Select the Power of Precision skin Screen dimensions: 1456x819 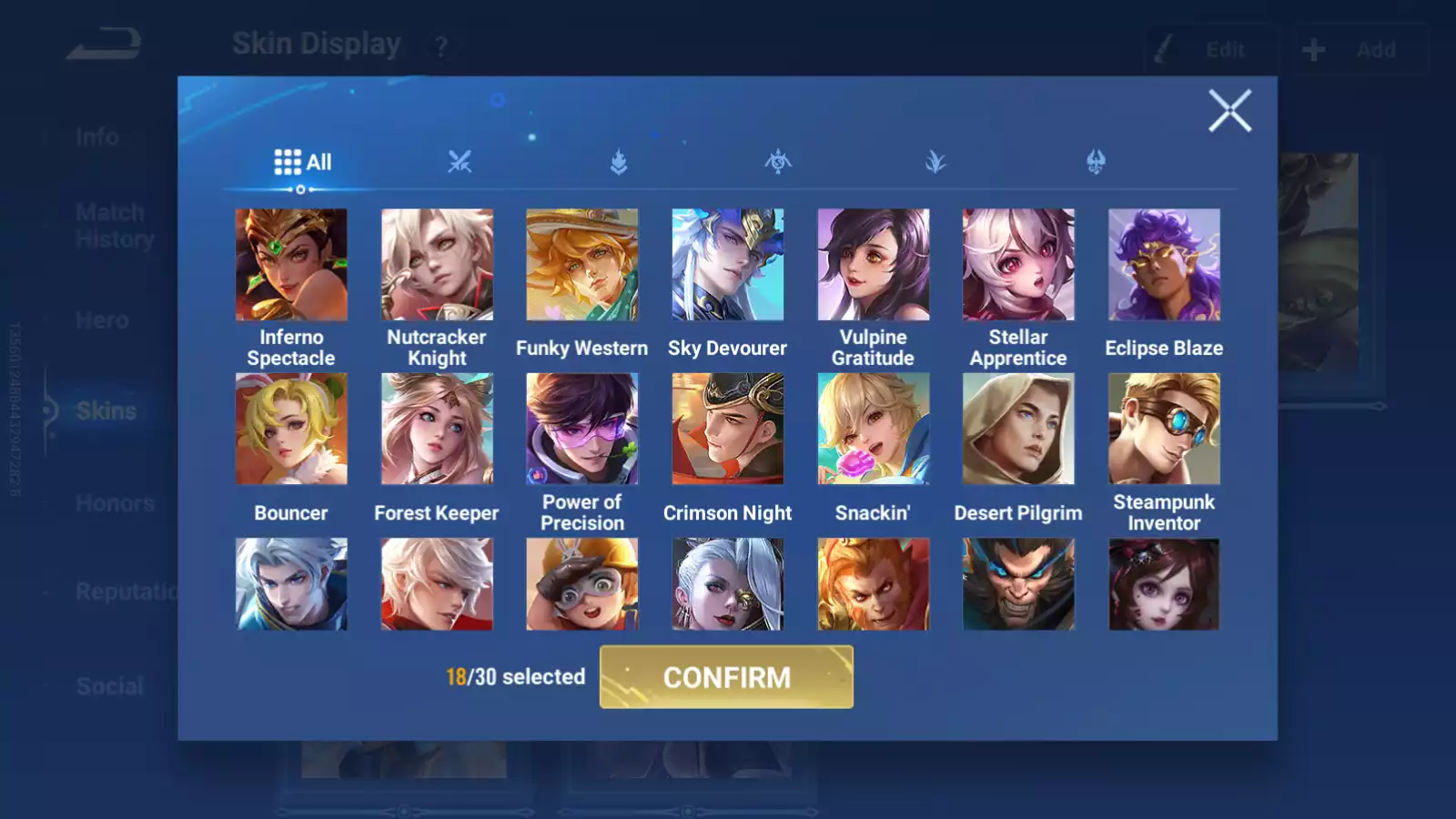click(x=582, y=429)
